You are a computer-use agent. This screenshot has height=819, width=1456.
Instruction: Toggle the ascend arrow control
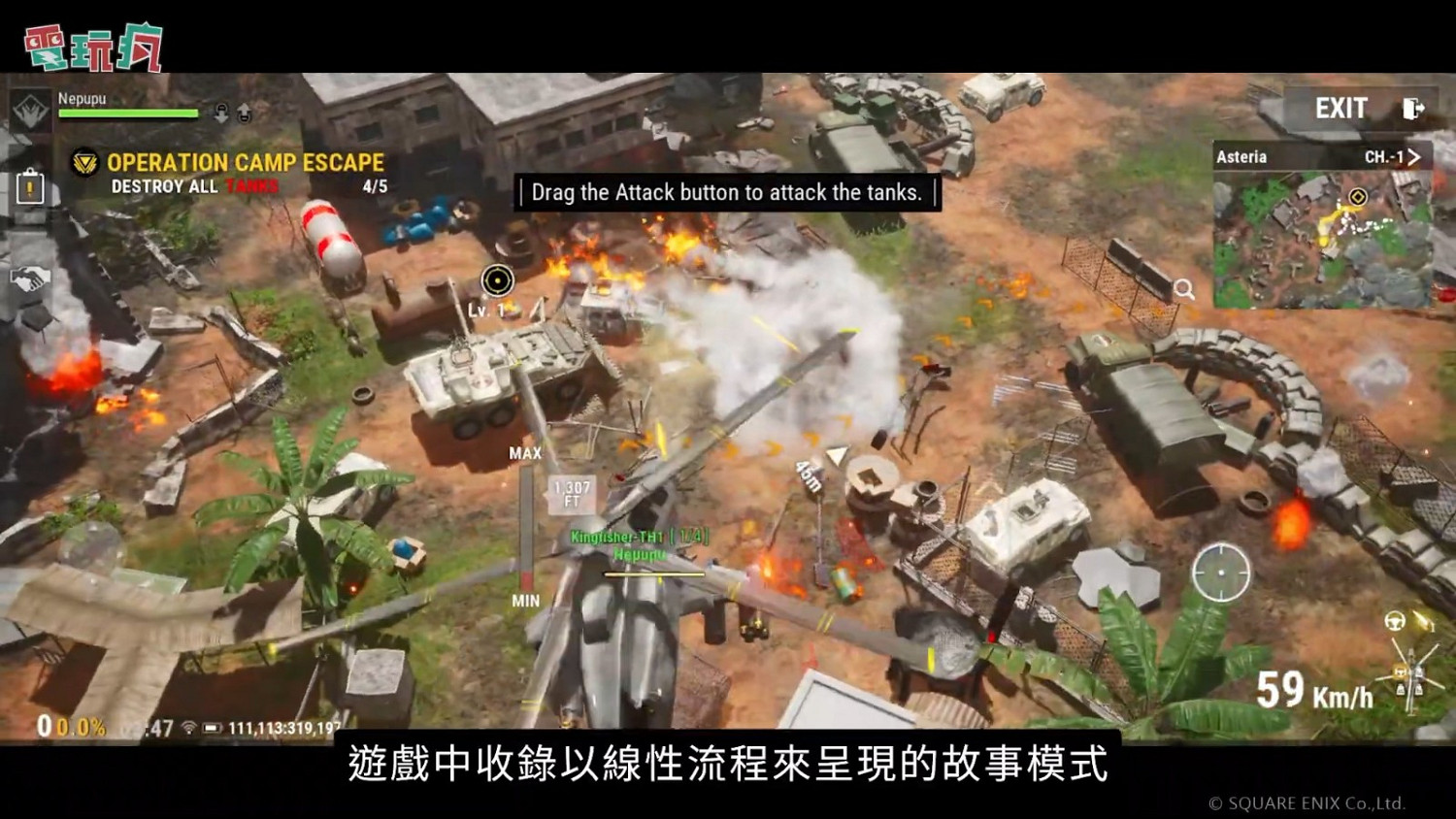pos(244,112)
